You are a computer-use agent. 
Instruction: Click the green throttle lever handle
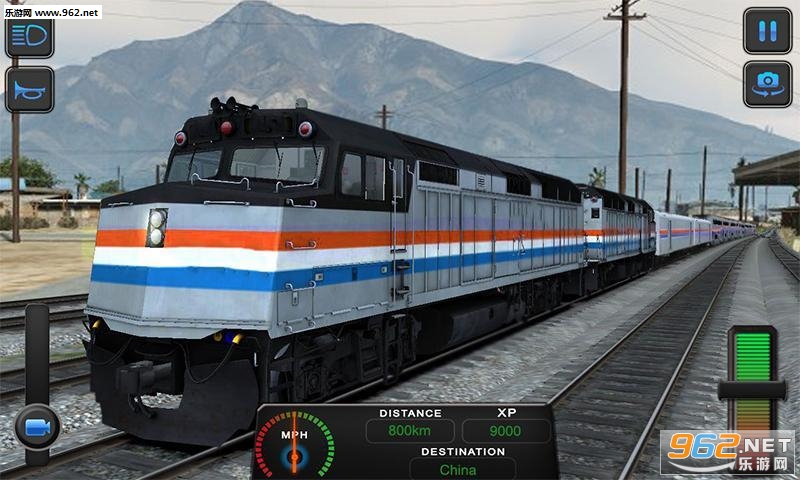tap(752, 390)
